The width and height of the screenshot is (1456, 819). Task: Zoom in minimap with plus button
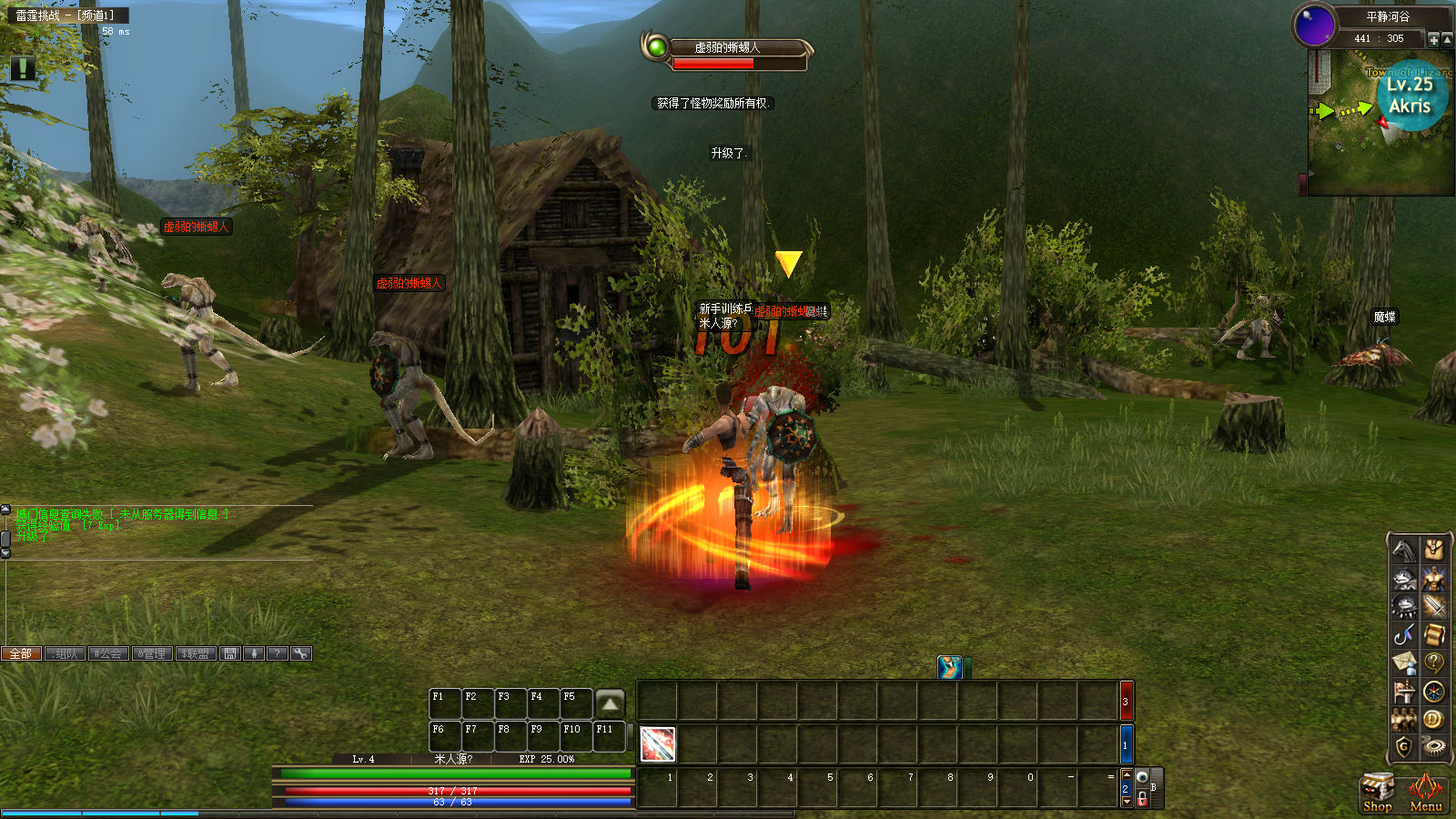1434,39
